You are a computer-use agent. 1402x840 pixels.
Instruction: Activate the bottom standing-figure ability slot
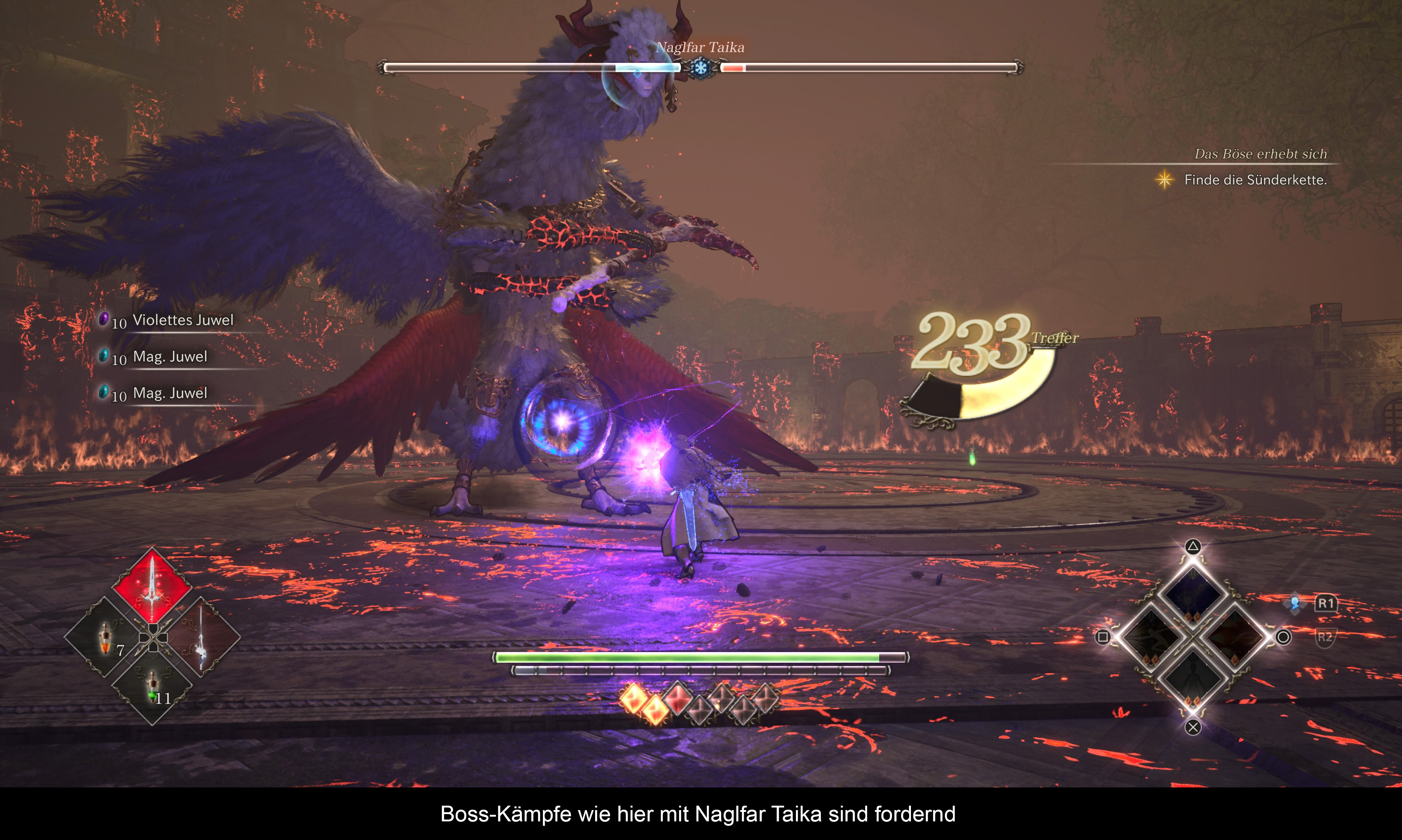tap(1192, 679)
